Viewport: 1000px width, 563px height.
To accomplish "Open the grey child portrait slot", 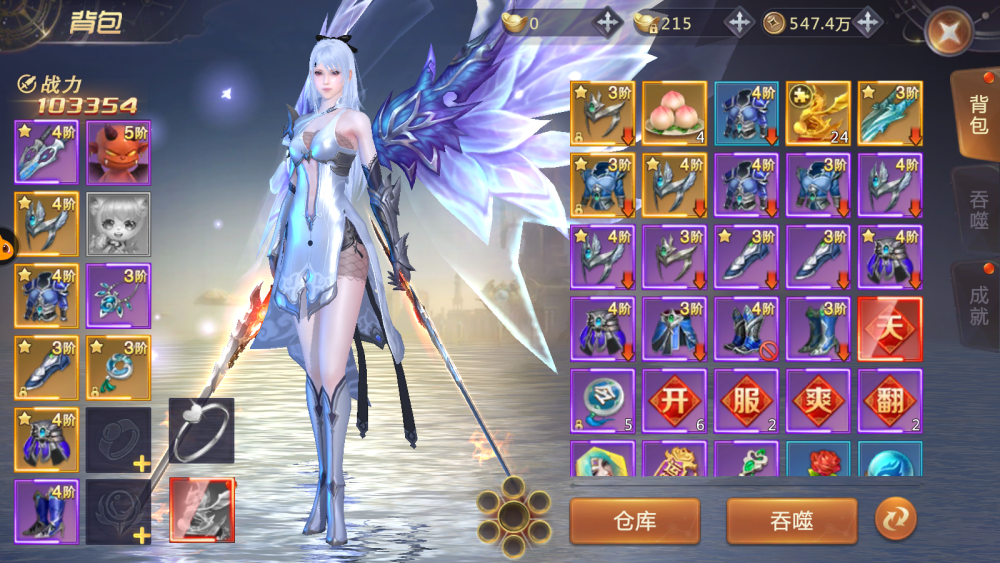I will click(118, 225).
